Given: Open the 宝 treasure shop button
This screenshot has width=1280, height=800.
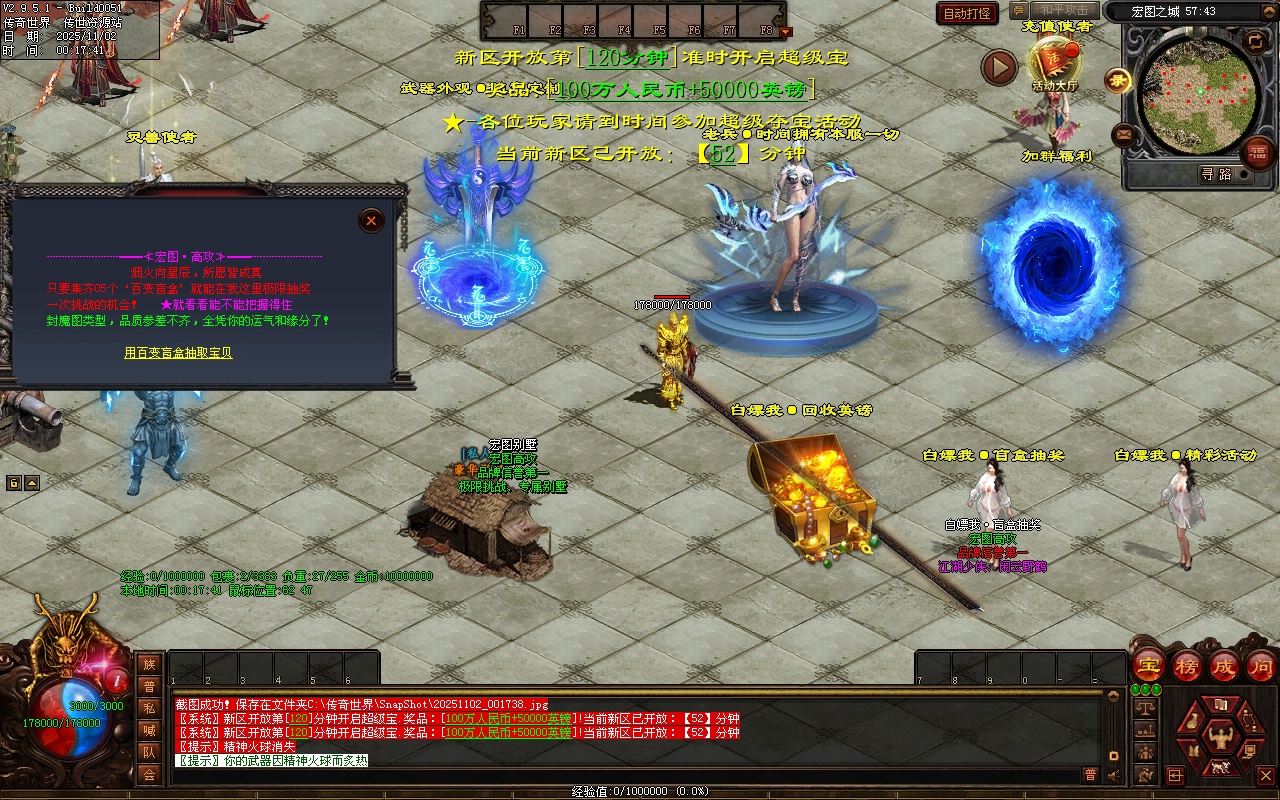Looking at the screenshot, I should tap(1148, 665).
